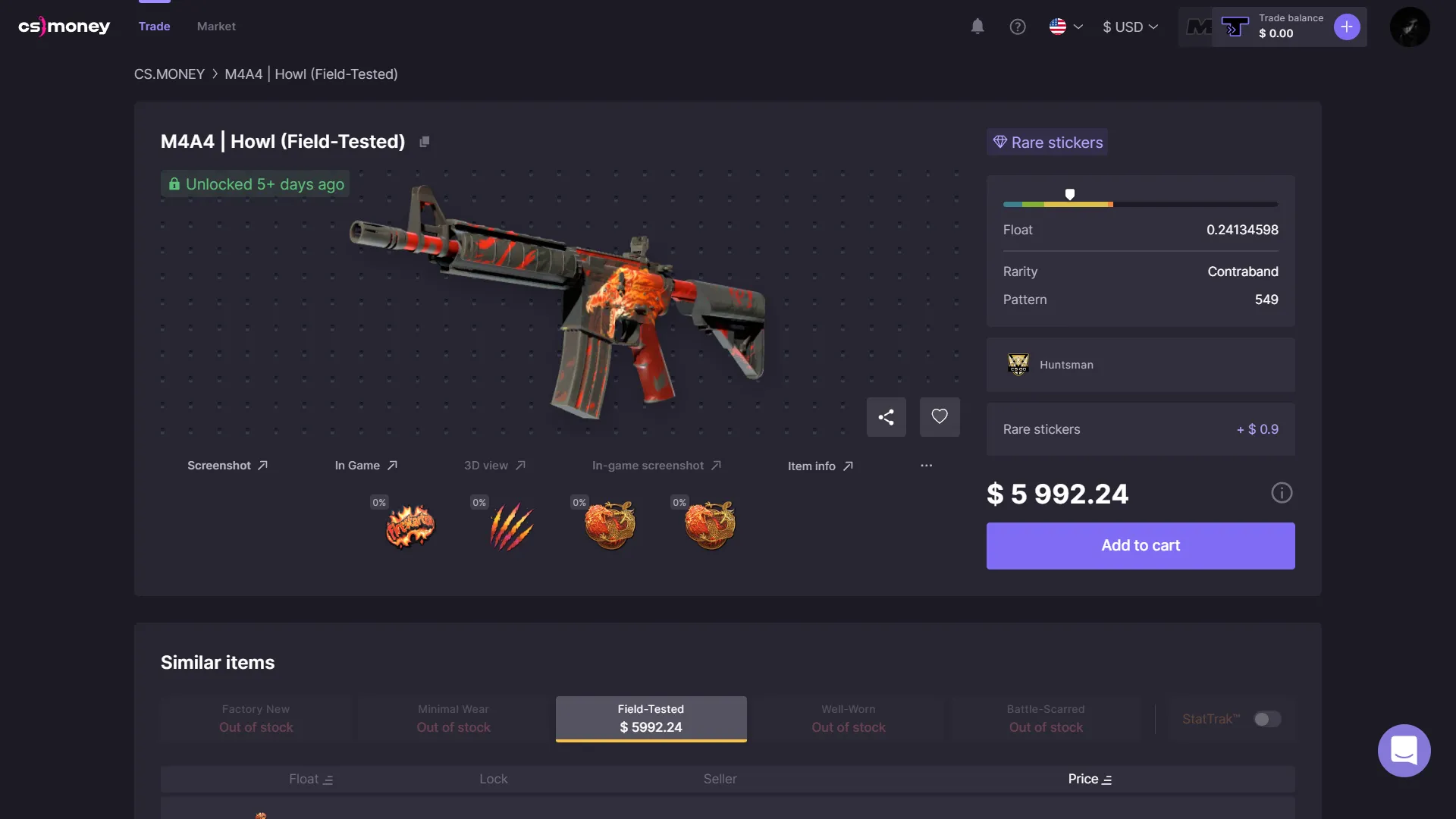
Task: Toggle the Field-Tested wear selection
Action: tap(651, 719)
